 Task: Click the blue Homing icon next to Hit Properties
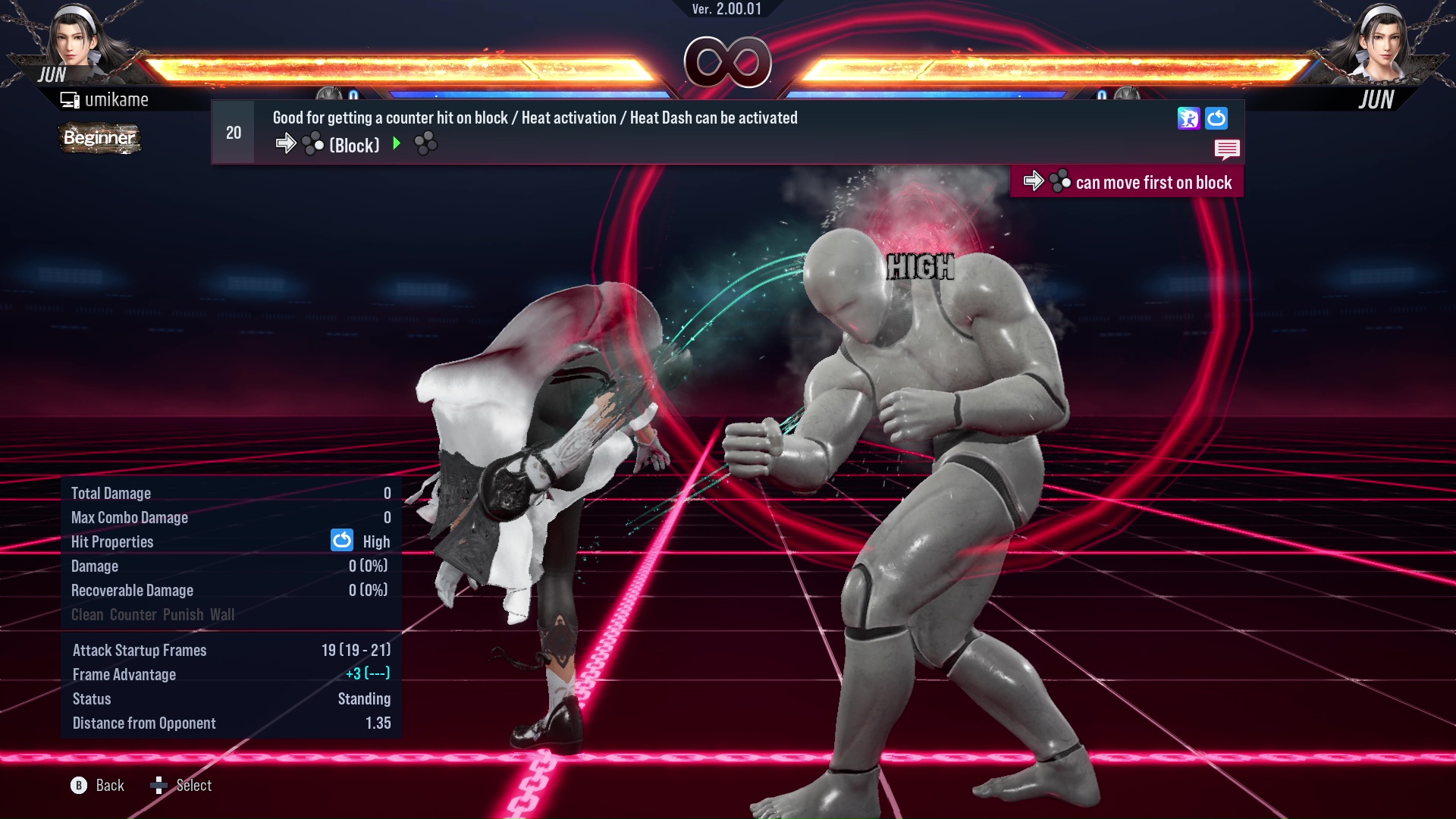[x=342, y=541]
